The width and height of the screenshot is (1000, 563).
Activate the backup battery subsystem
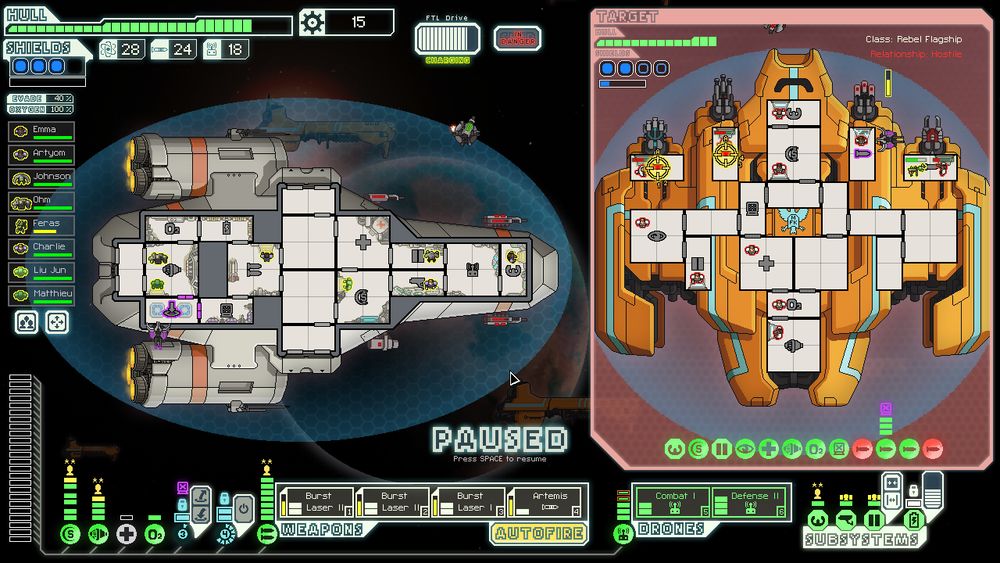912,519
